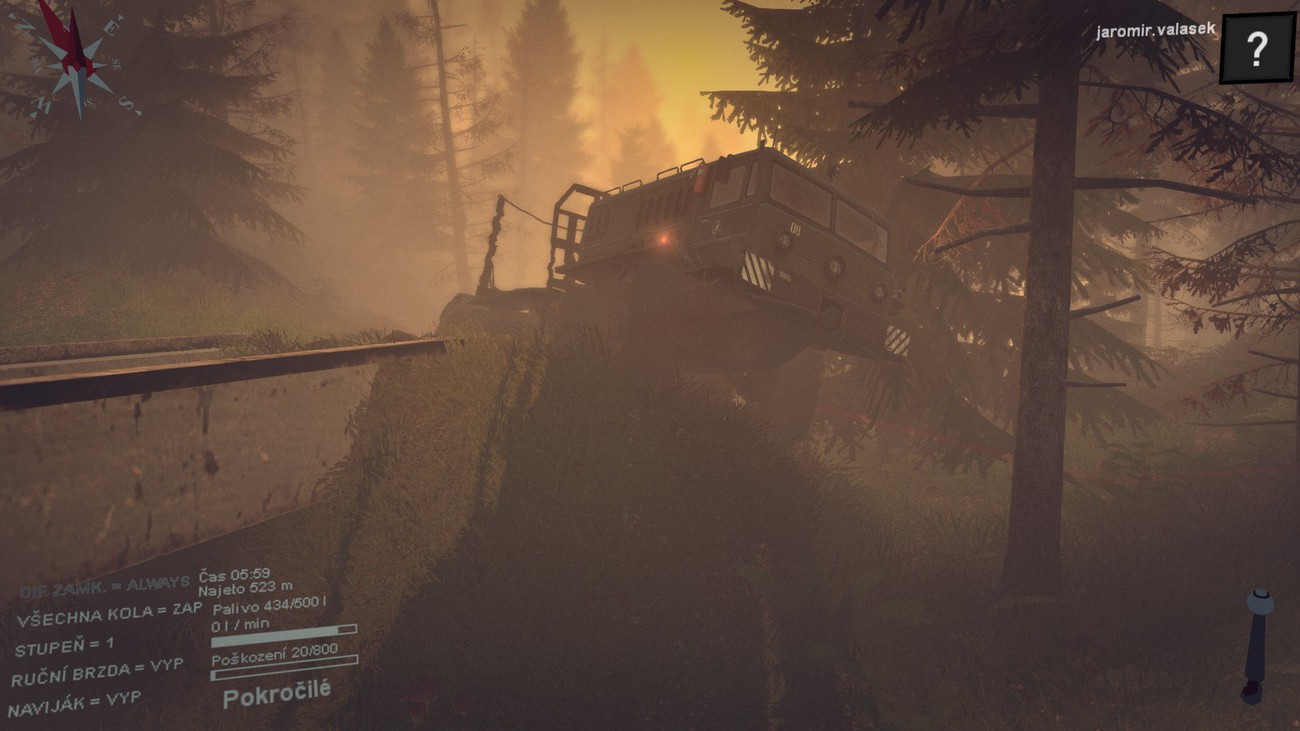This screenshot has width=1300, height=731.
Task: Click the gear shifter lever icon
Action: (1256, 644)
